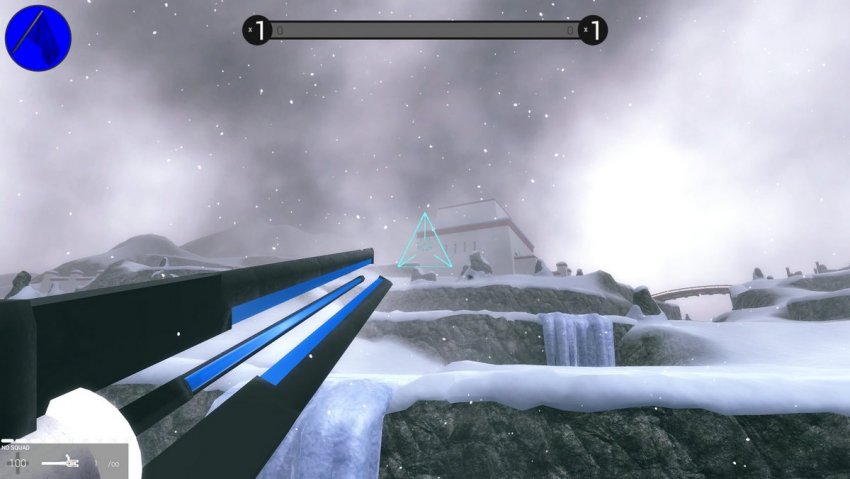Click the cyan pyramid objective marker

click(424, 243)
